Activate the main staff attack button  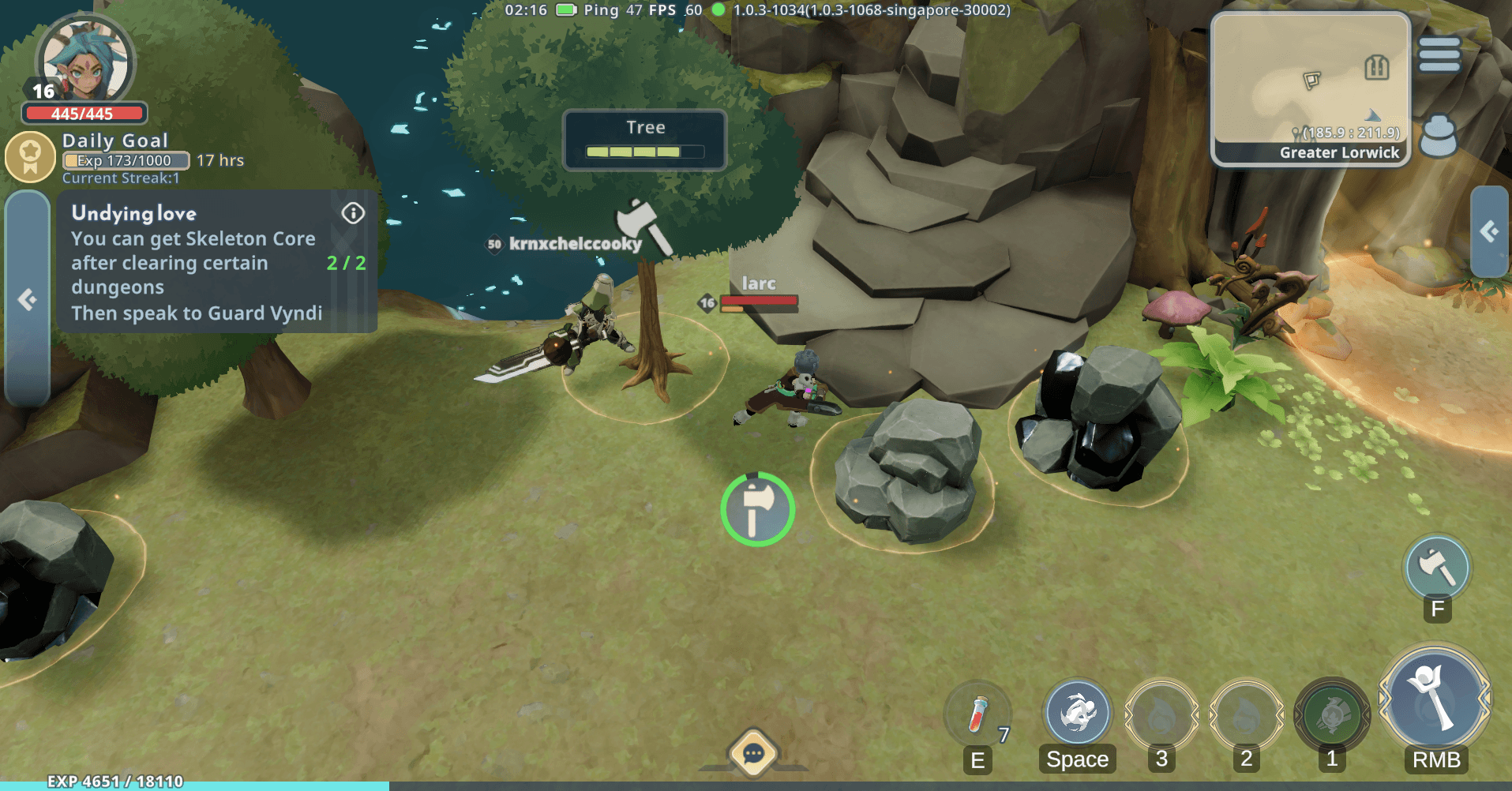tap(1435, 699)
